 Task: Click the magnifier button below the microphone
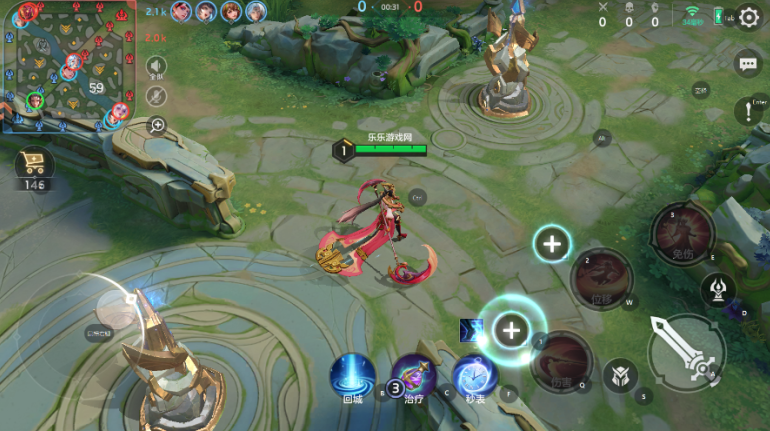[x=157, y=125]
